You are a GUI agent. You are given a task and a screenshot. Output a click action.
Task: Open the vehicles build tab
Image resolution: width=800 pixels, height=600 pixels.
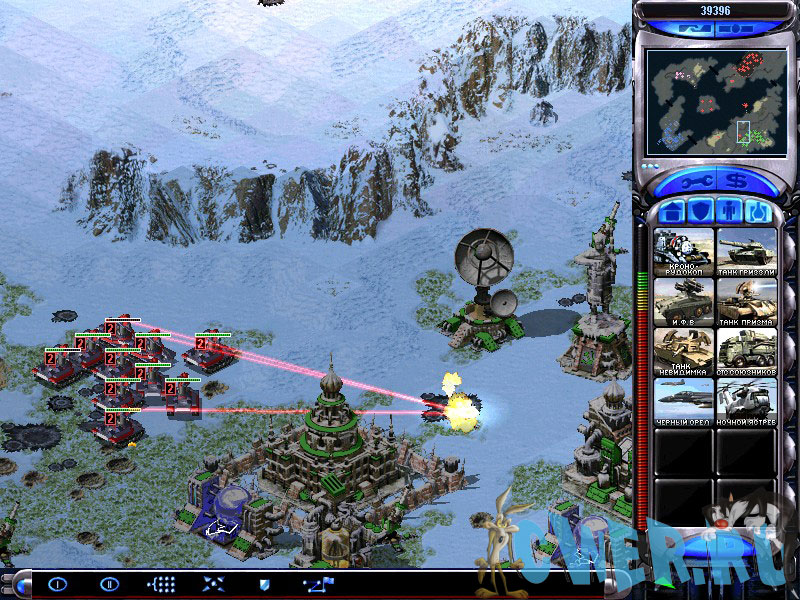[756, 212]
